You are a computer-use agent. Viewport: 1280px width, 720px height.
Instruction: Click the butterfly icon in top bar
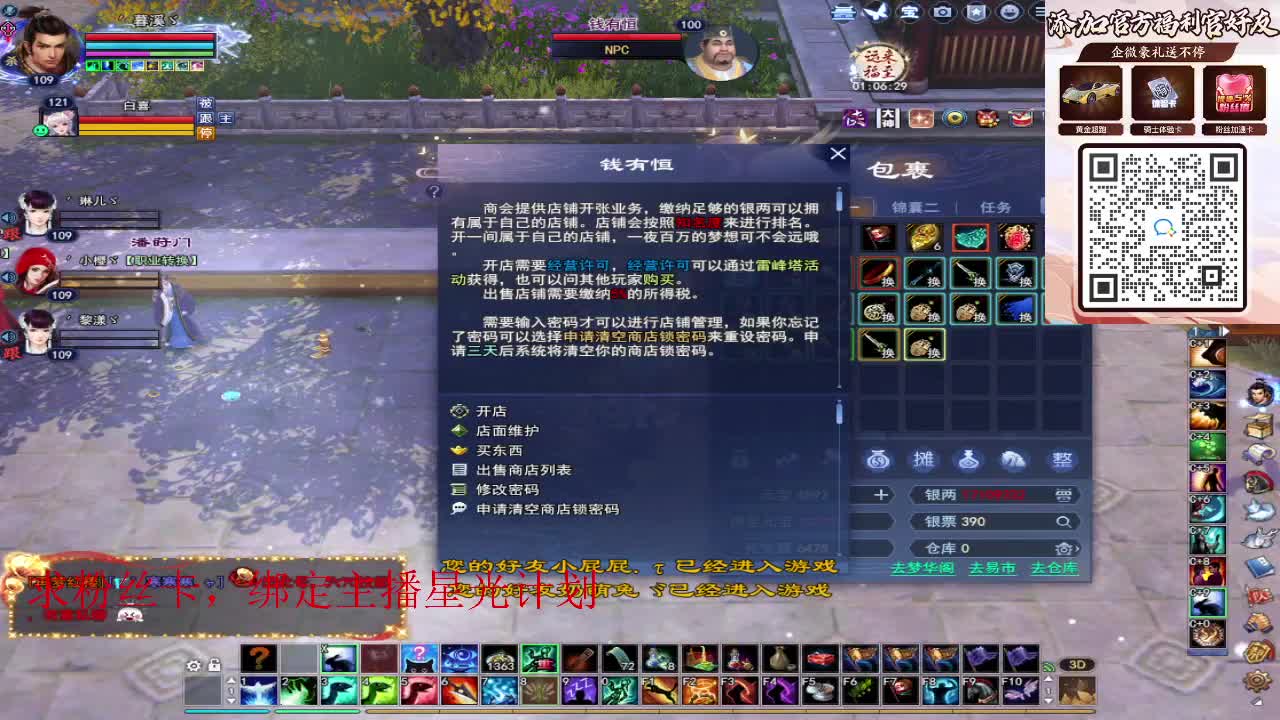pyautogui.click(x=877, y=13)
